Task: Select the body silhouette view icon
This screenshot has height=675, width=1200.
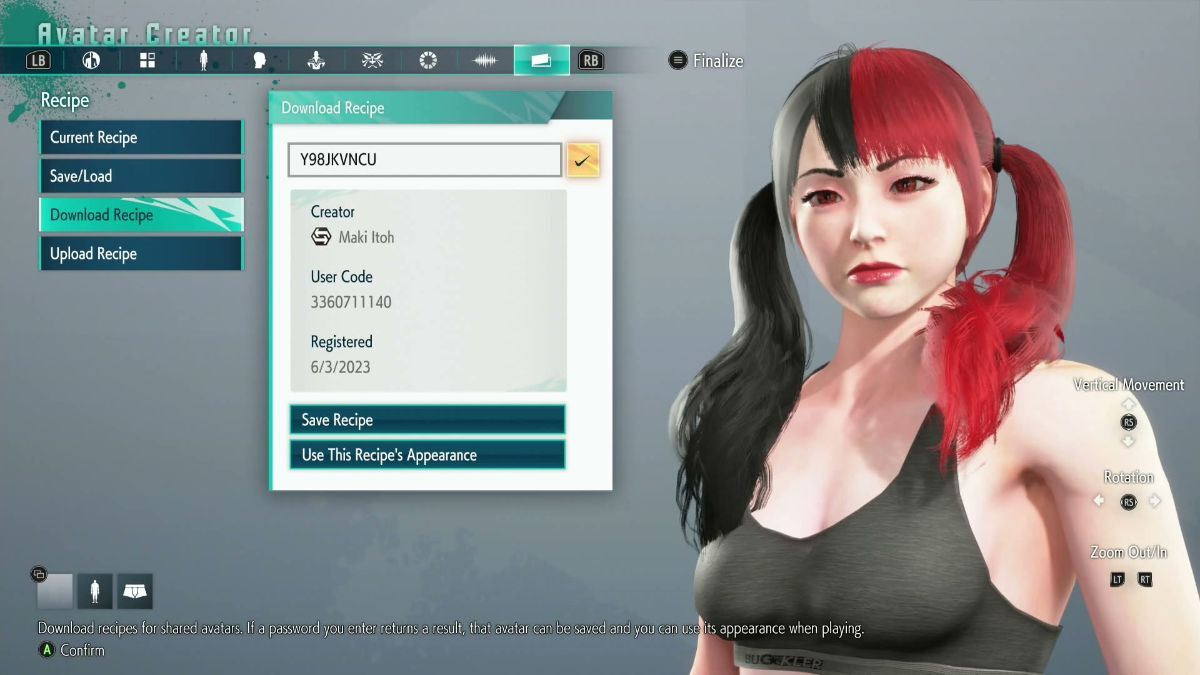Action: [95, 592]
